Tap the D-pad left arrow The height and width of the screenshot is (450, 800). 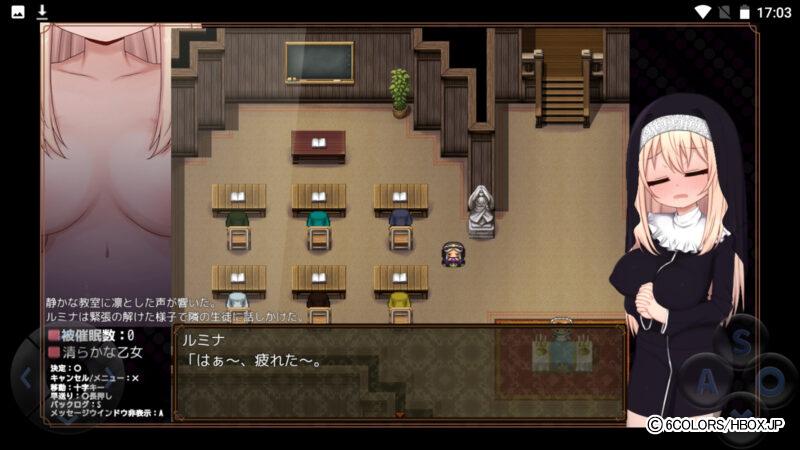tap(25, 380)
